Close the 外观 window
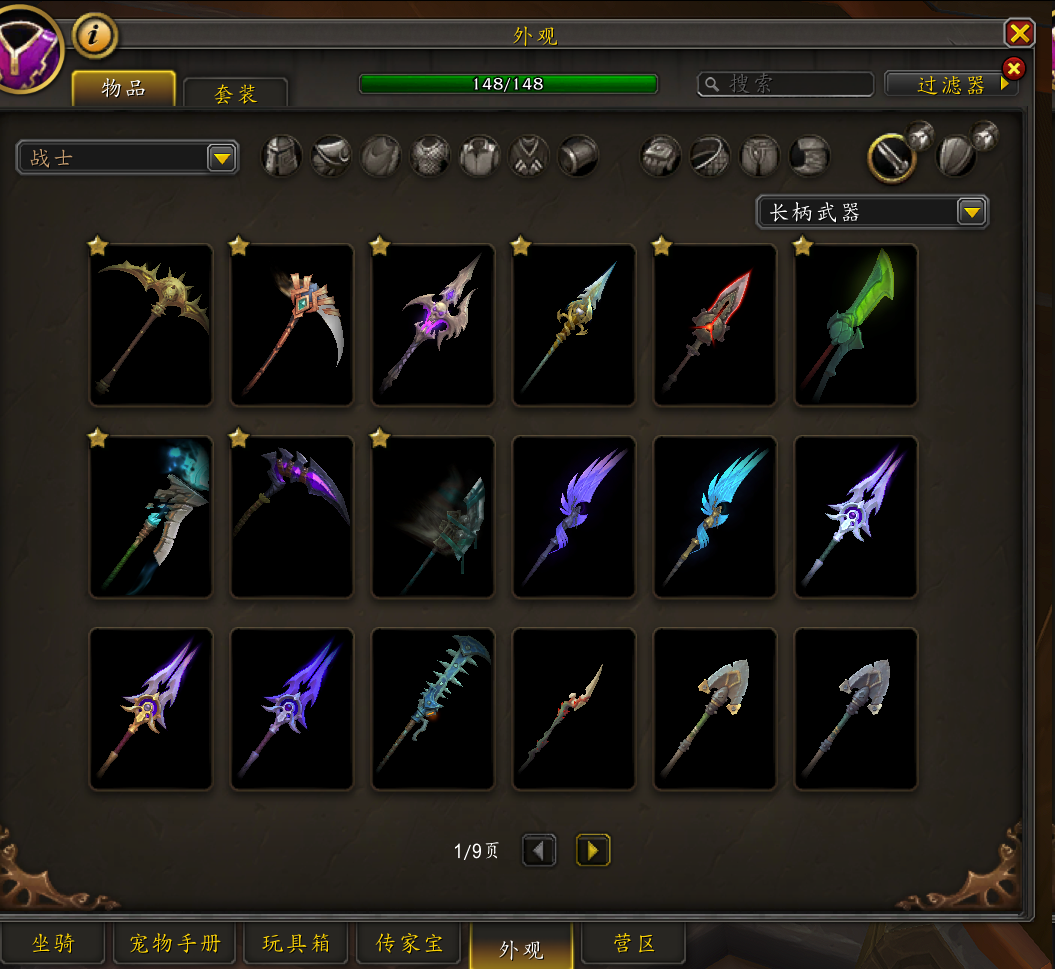 coord(1019,34)
